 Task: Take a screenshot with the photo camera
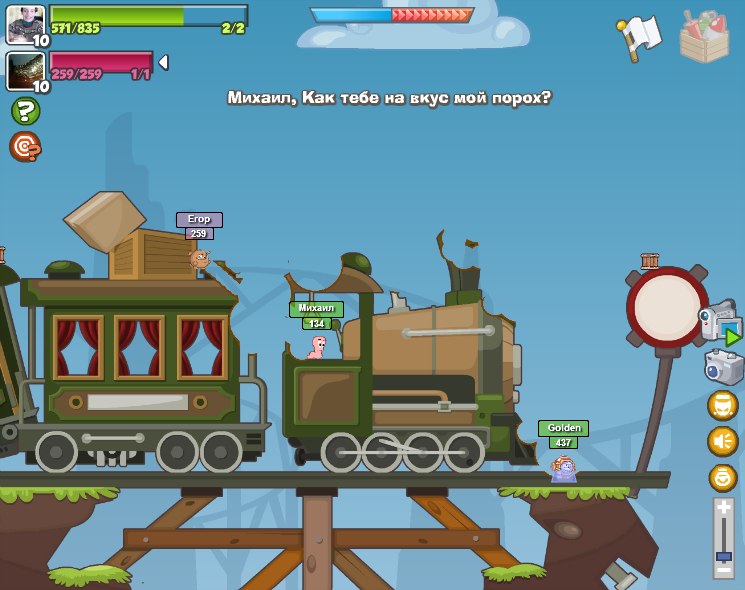tap(723, 366)
